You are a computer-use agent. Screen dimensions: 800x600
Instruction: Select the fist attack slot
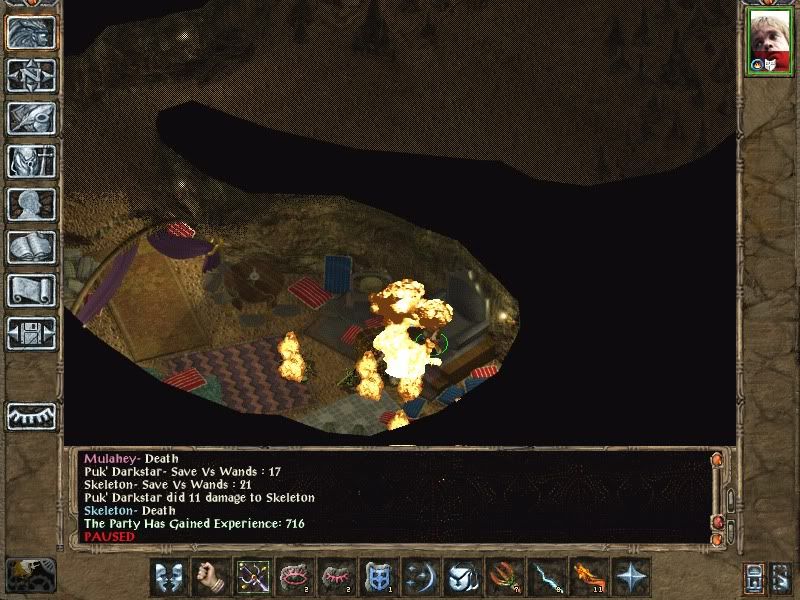click(210, 577)
